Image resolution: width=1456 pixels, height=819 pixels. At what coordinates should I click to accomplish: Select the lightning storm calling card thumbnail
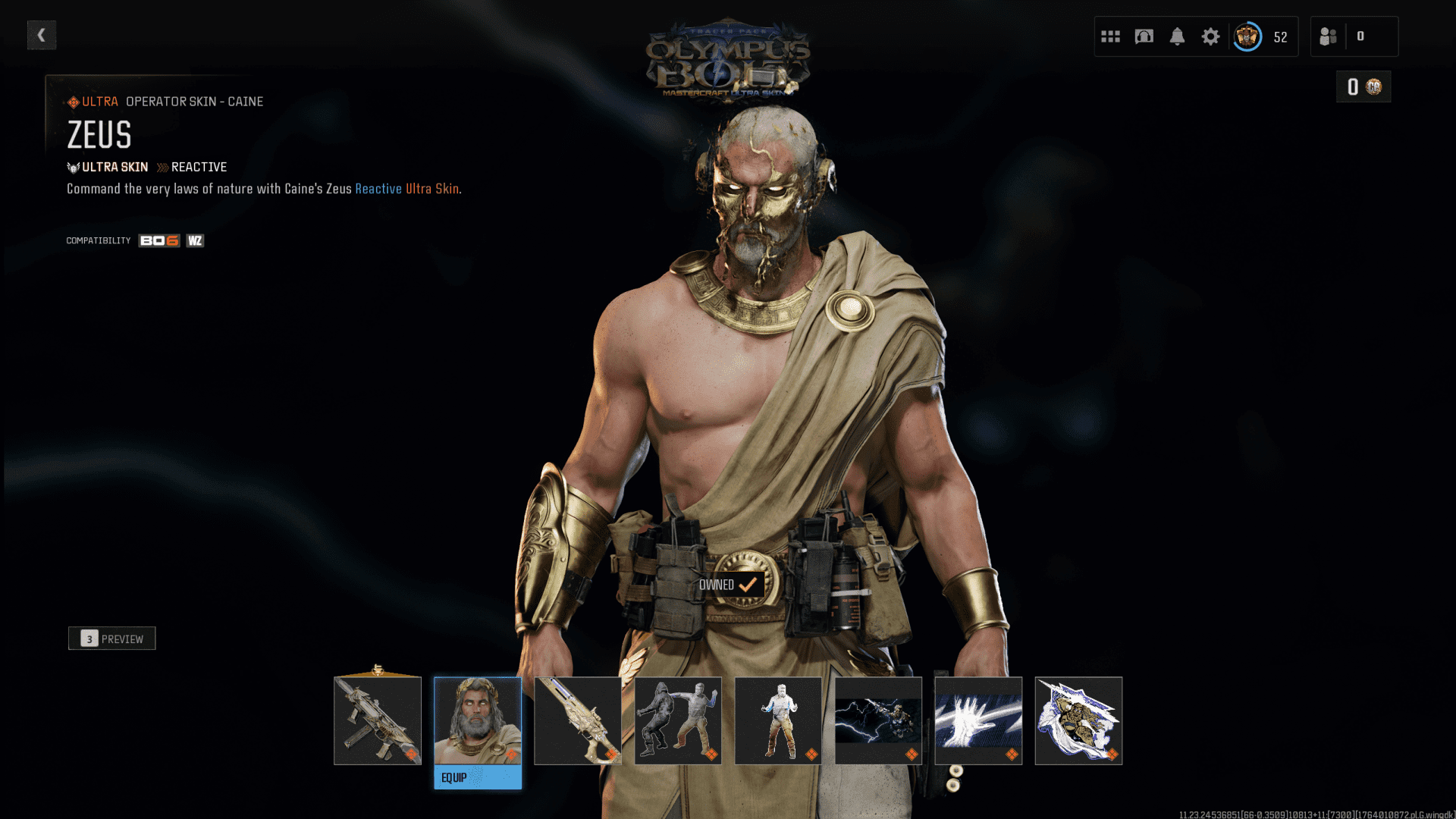pos(878,720)
